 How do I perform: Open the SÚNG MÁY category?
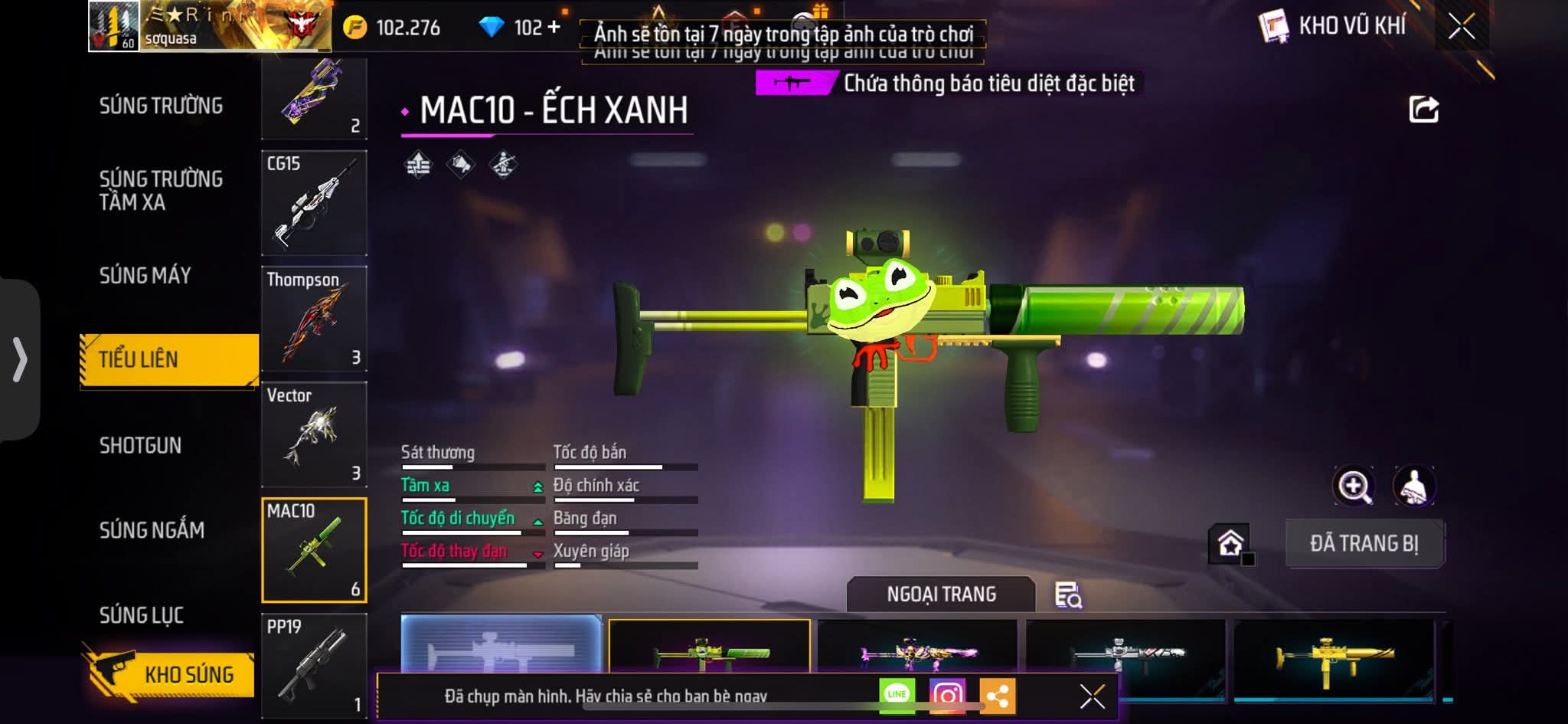point(145,275)
